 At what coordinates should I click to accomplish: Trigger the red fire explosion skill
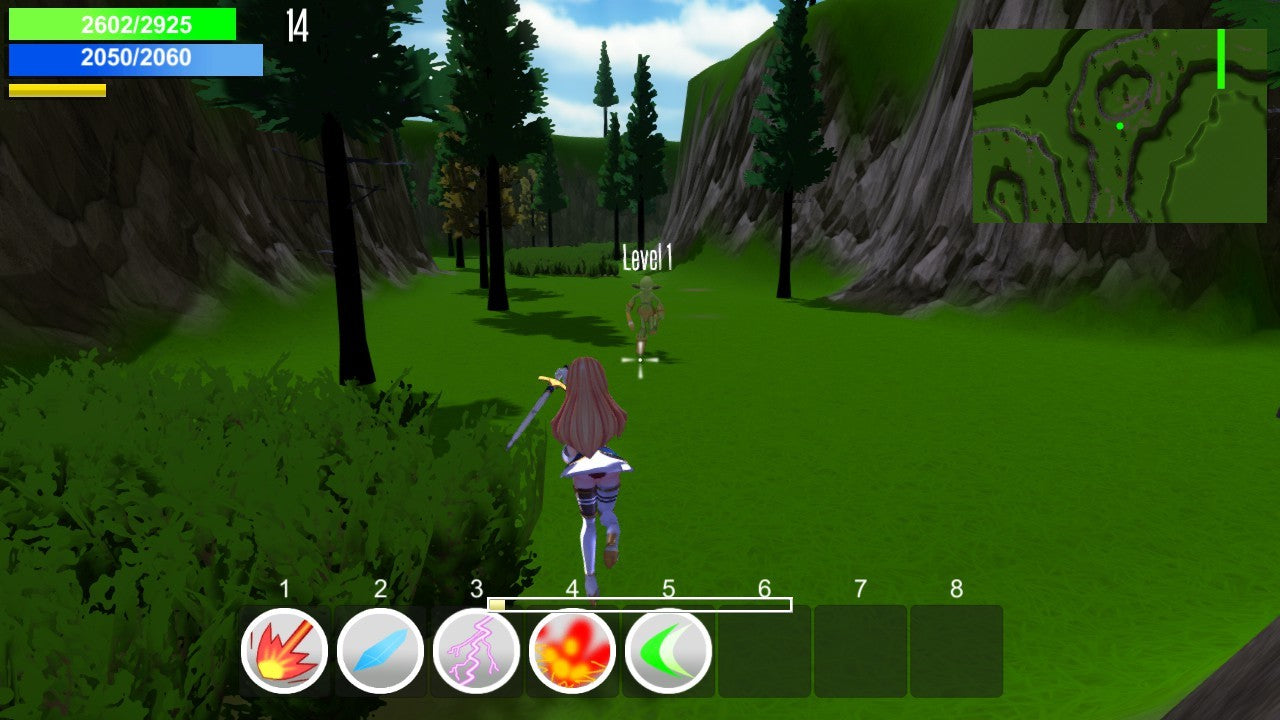point(572,651)
